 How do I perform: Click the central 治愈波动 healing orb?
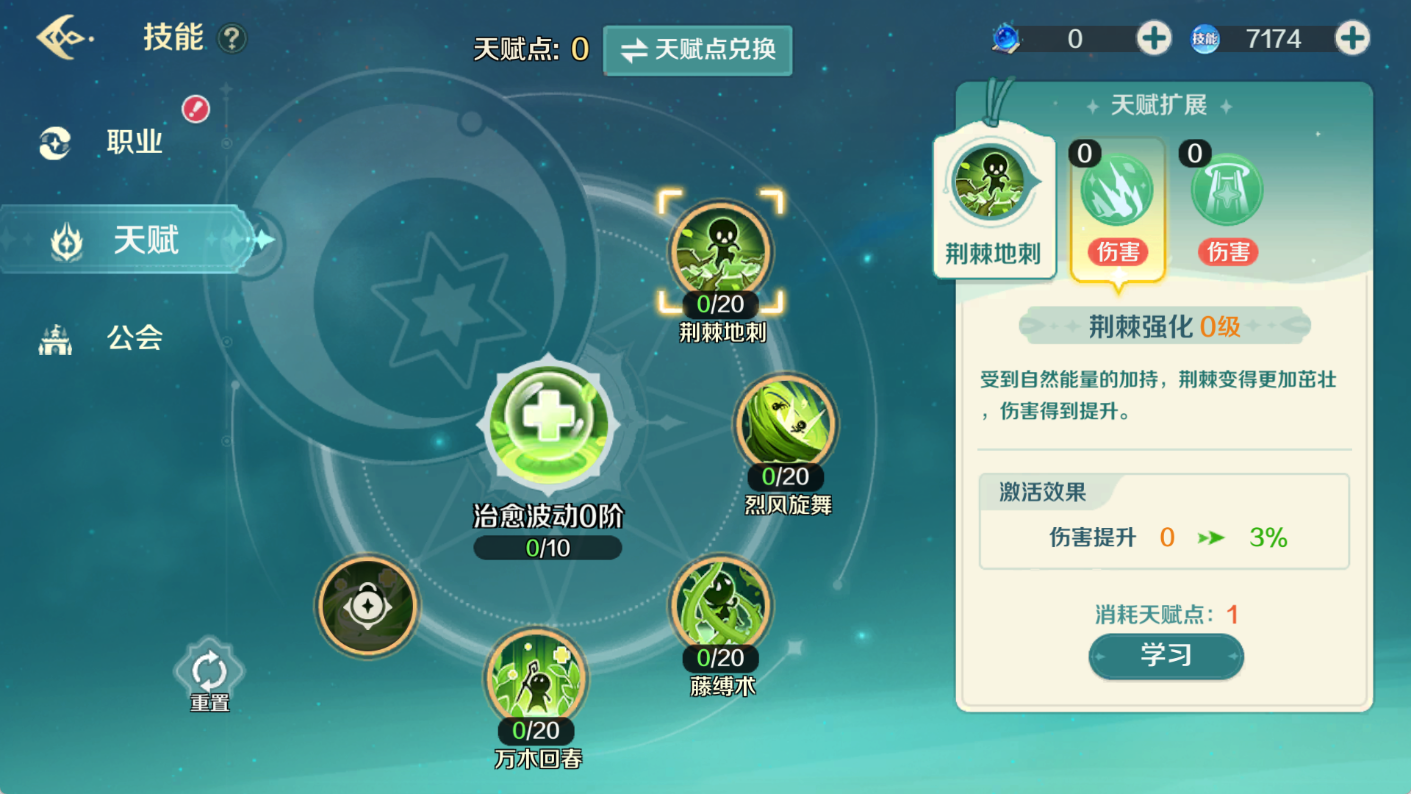tap(548, 422)
